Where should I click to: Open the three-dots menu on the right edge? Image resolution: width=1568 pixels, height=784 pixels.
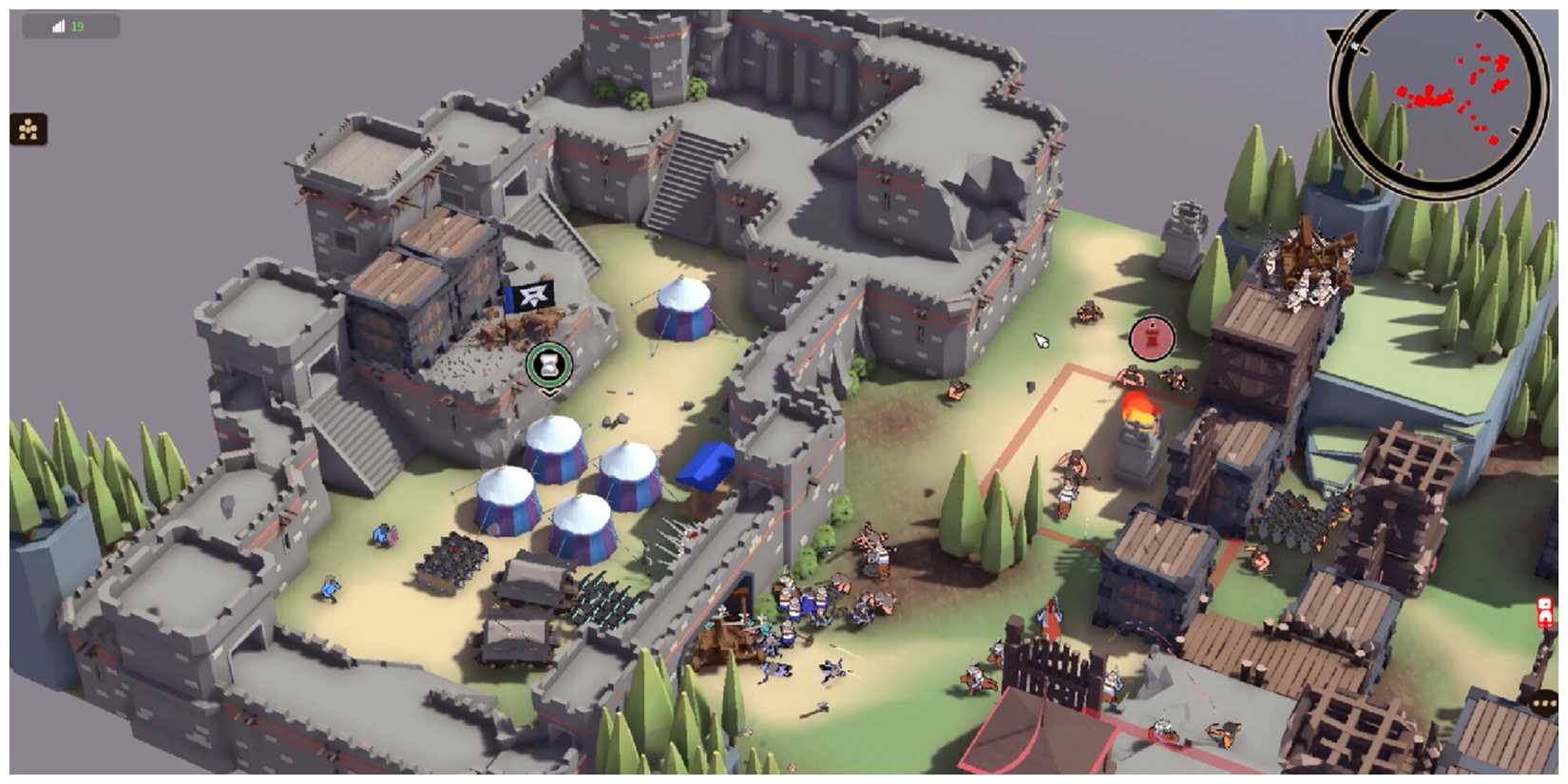tap(1544, 701)
